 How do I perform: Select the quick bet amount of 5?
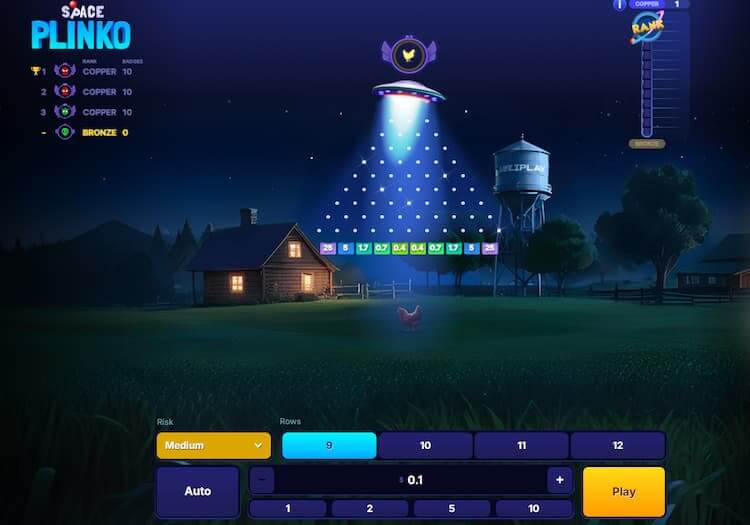(453, 508)
